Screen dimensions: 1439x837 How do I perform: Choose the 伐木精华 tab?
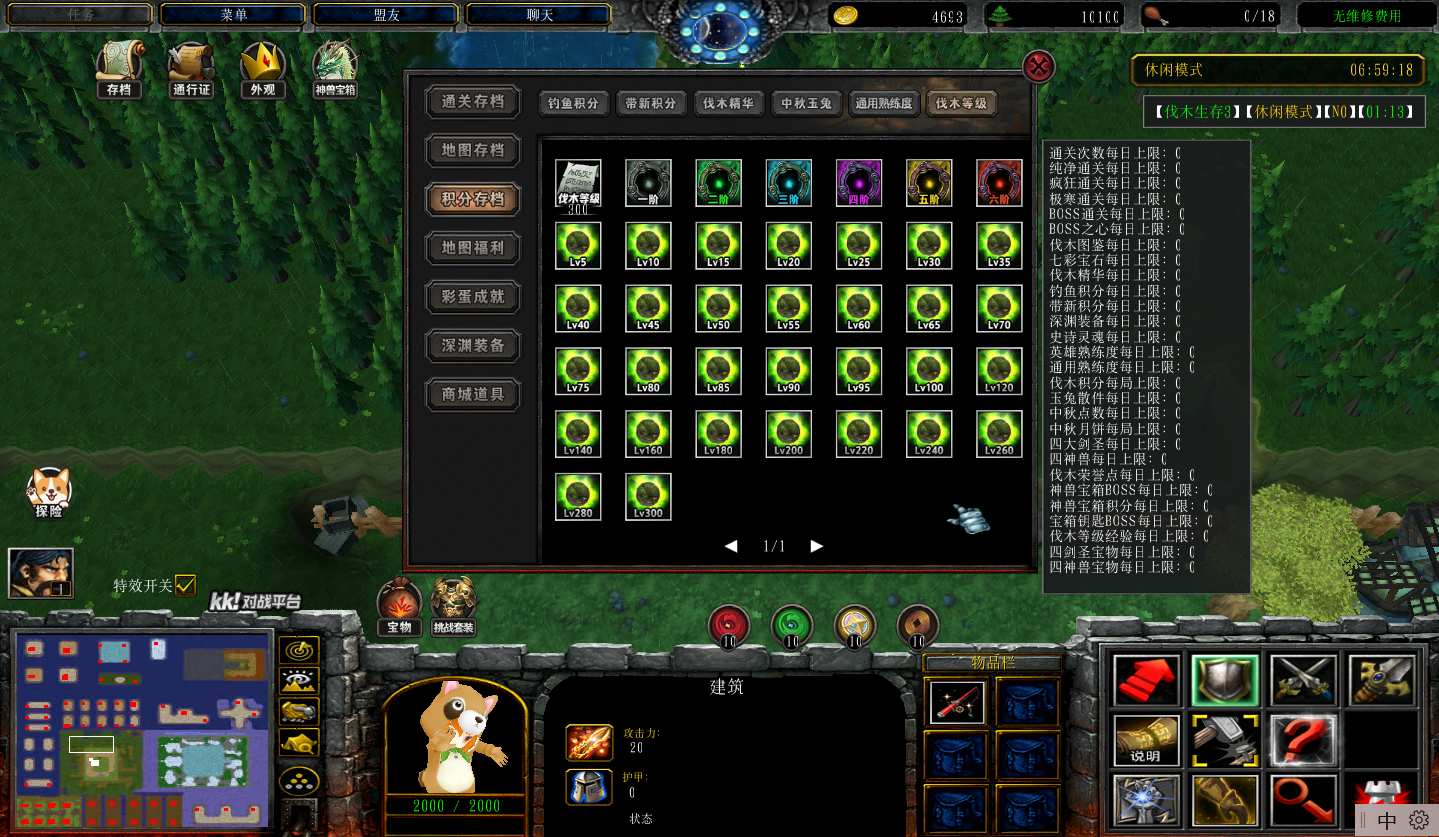pos(728,103)
